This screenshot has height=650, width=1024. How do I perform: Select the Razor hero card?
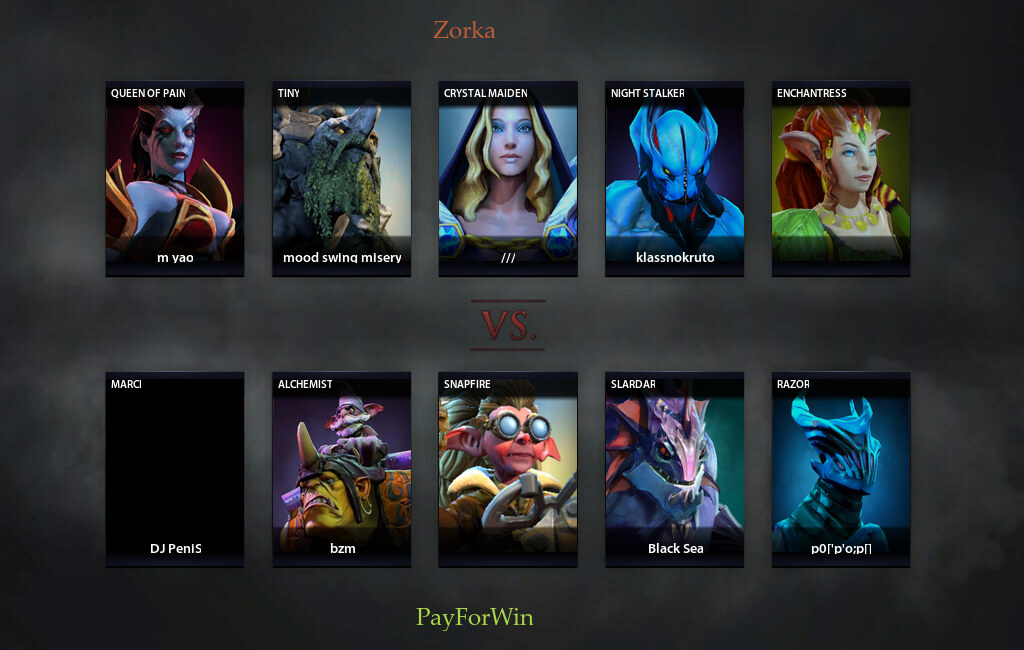841,470
